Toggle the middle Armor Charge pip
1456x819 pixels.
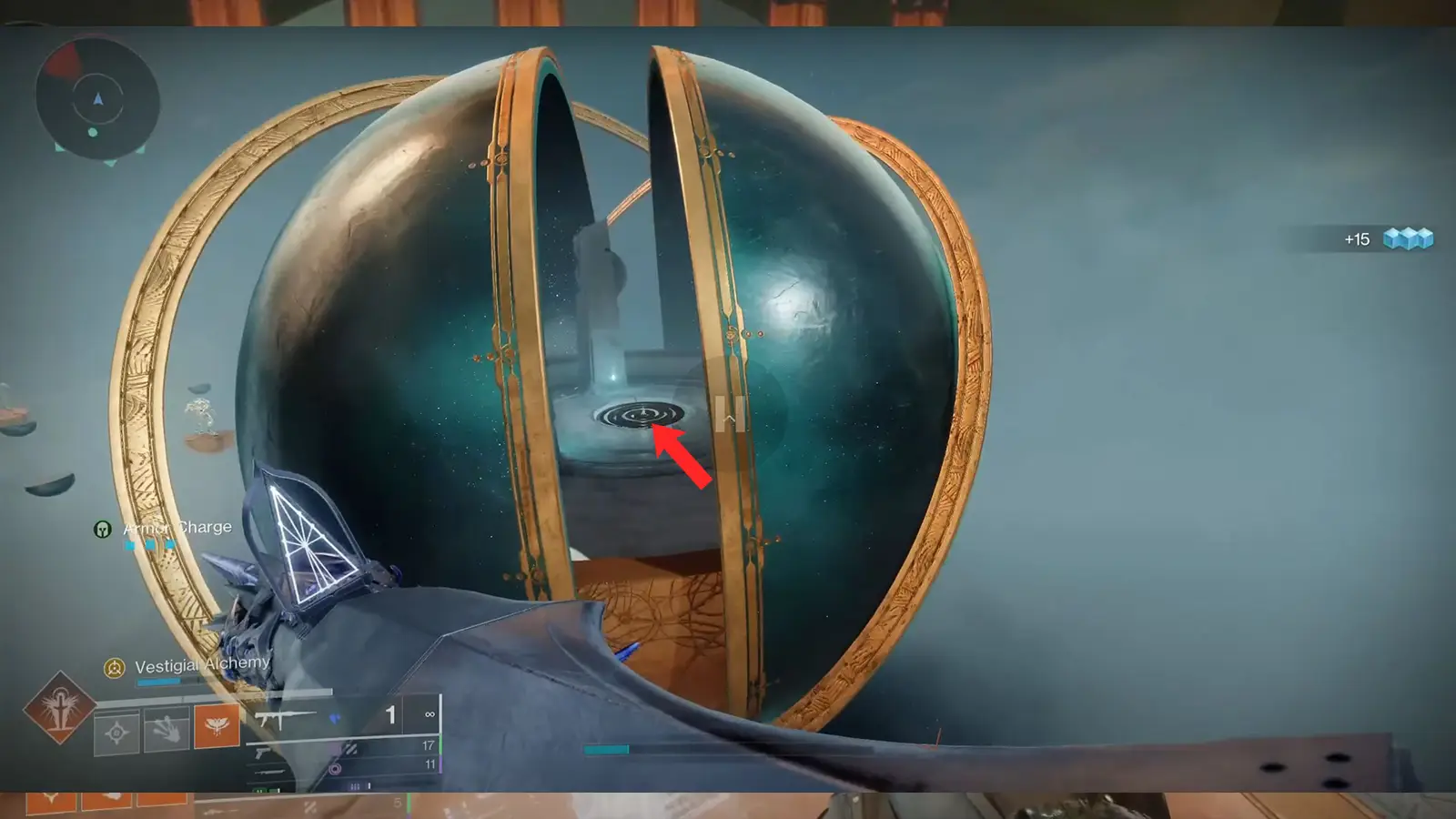point(149,543)
